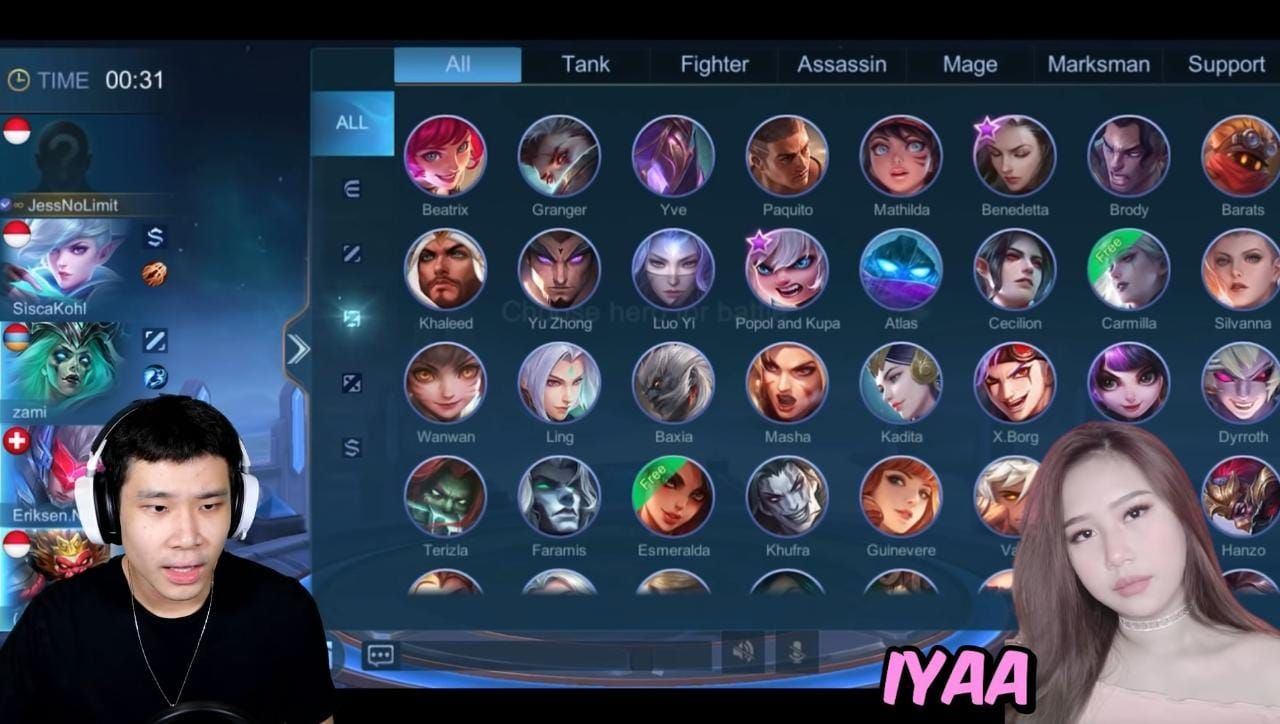Choose the ALL lane filter on sidebar
Screen dimensions: 1280x724
[352, 123]
